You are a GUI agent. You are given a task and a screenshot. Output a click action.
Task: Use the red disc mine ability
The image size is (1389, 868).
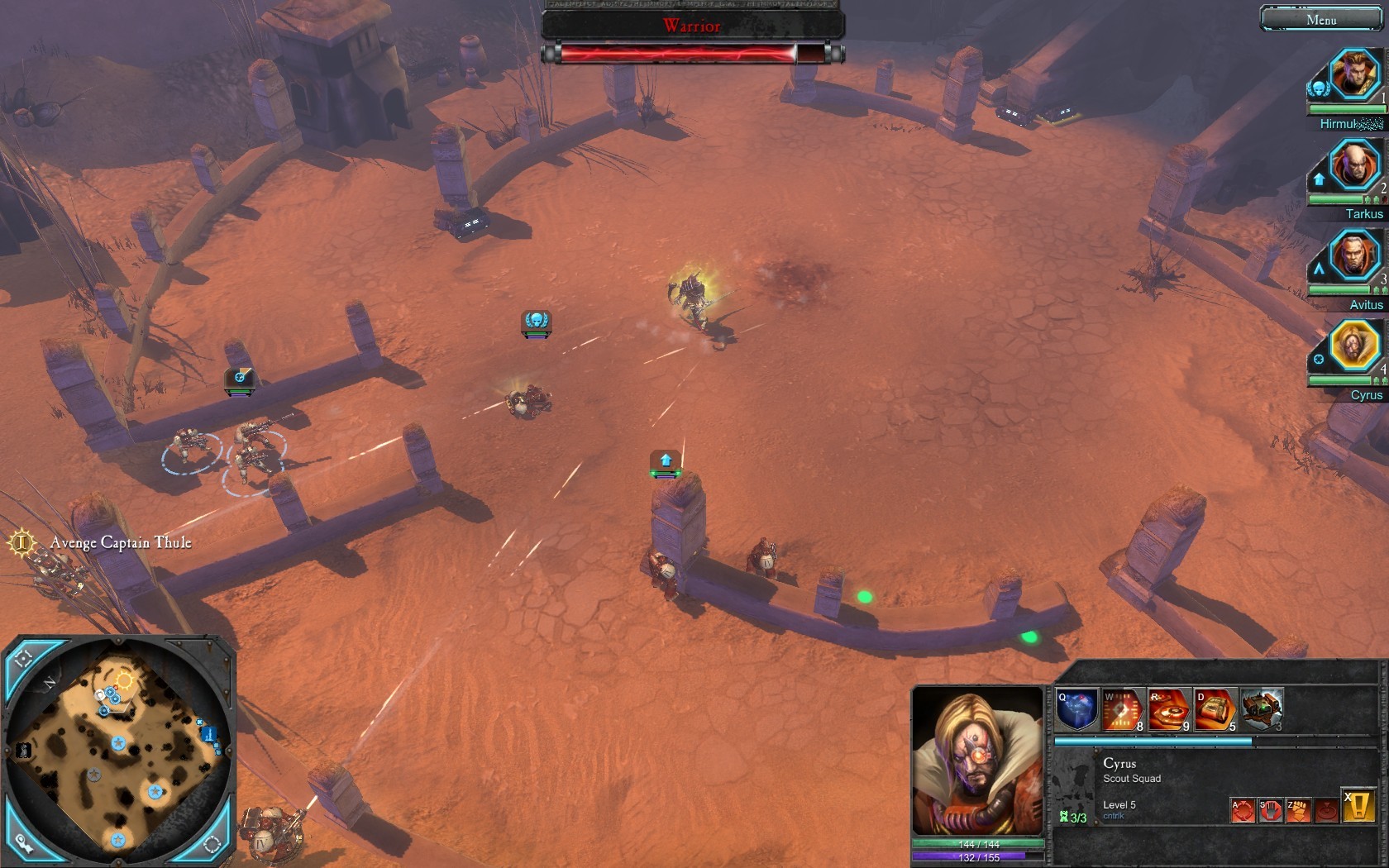pyautogui.click(x=1168, y=710)
